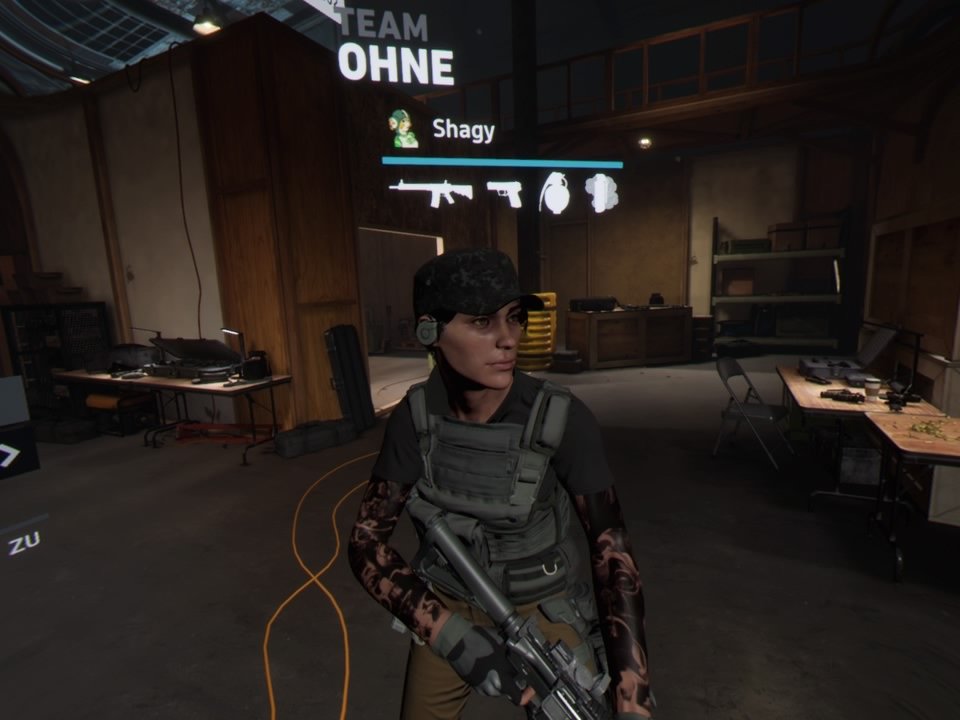Select the partially visible ZU button
Viewport: 960px width, 720px height.
click(24, 544)
